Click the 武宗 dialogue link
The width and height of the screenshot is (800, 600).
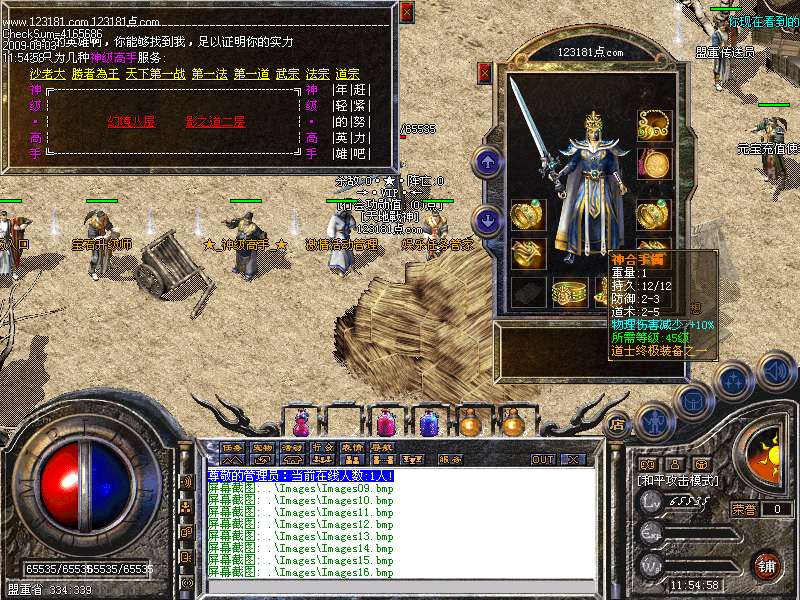tap(287, 74)
